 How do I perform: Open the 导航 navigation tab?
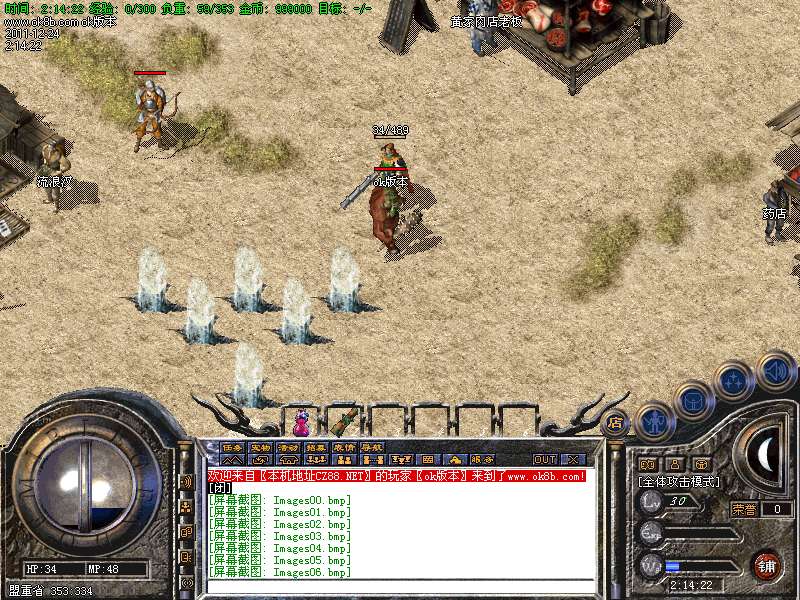pyautogui.click(x=372, y=447)
